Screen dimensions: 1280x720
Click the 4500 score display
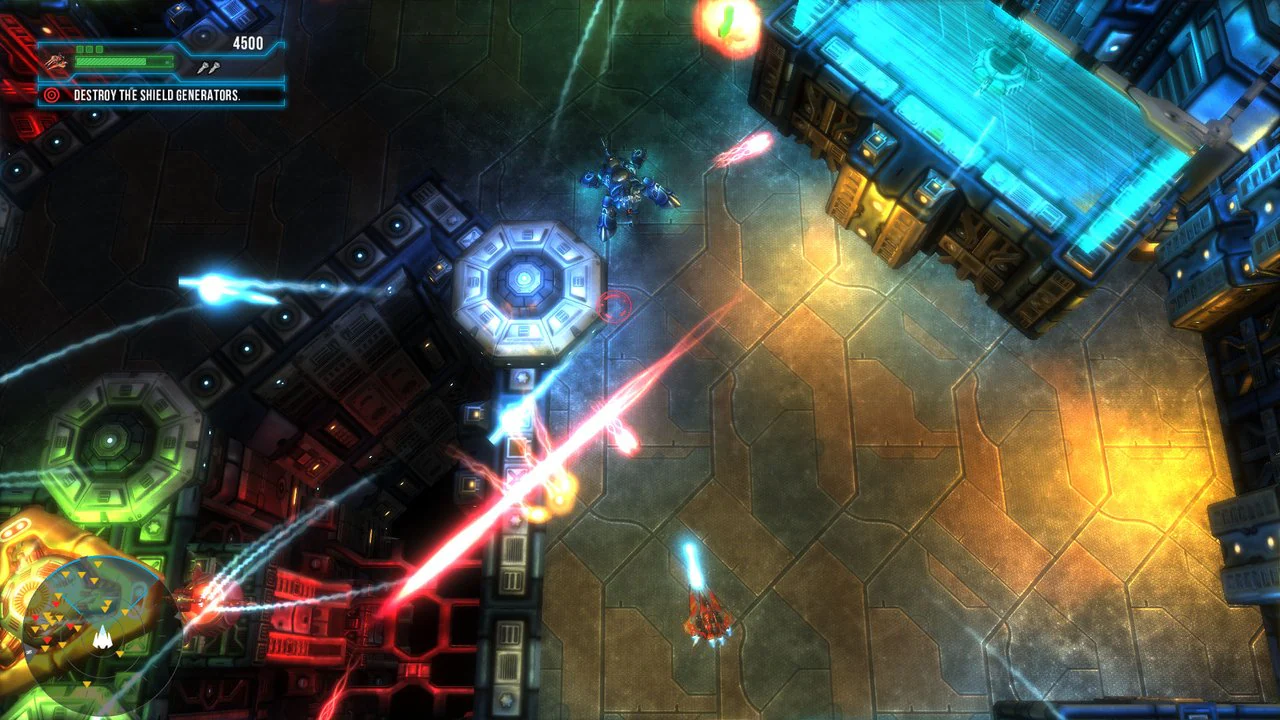tap(247, 42)
